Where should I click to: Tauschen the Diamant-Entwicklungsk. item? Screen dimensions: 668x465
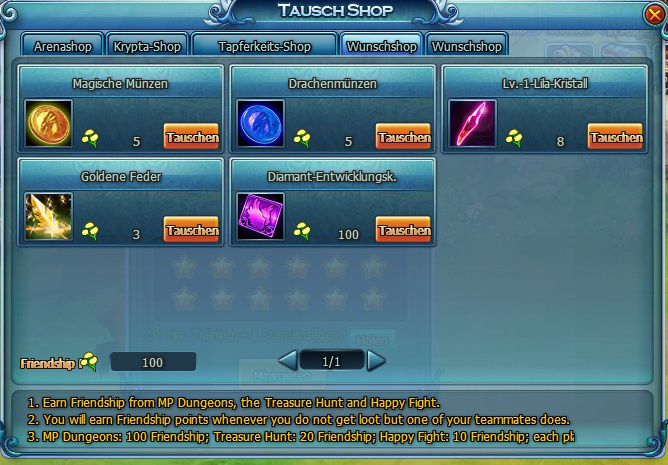[x=403, y=230]
